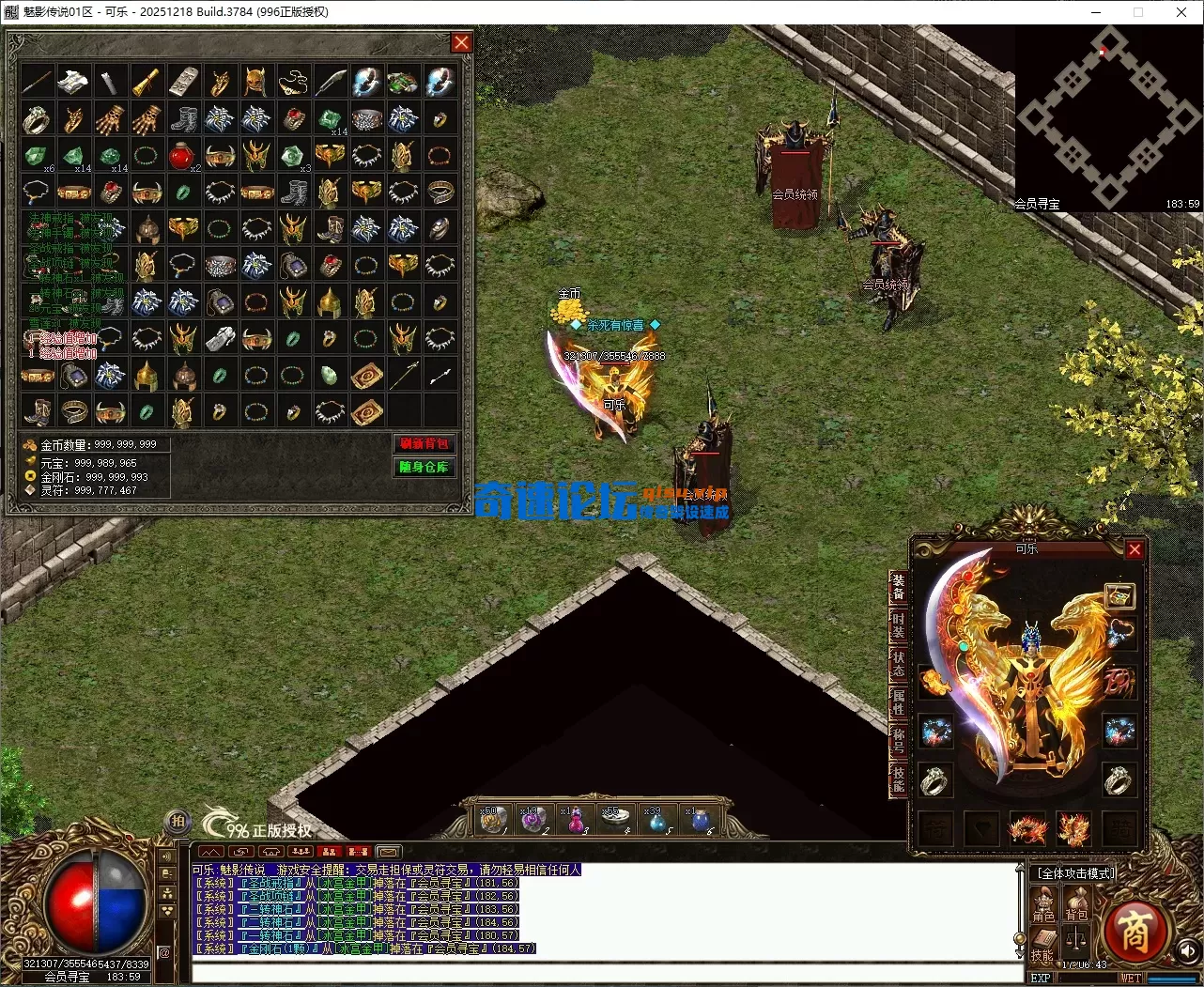This screenshot has width=1204, height=987.
Task: Open the round red 商 shop button
Action: (1135, 931)
